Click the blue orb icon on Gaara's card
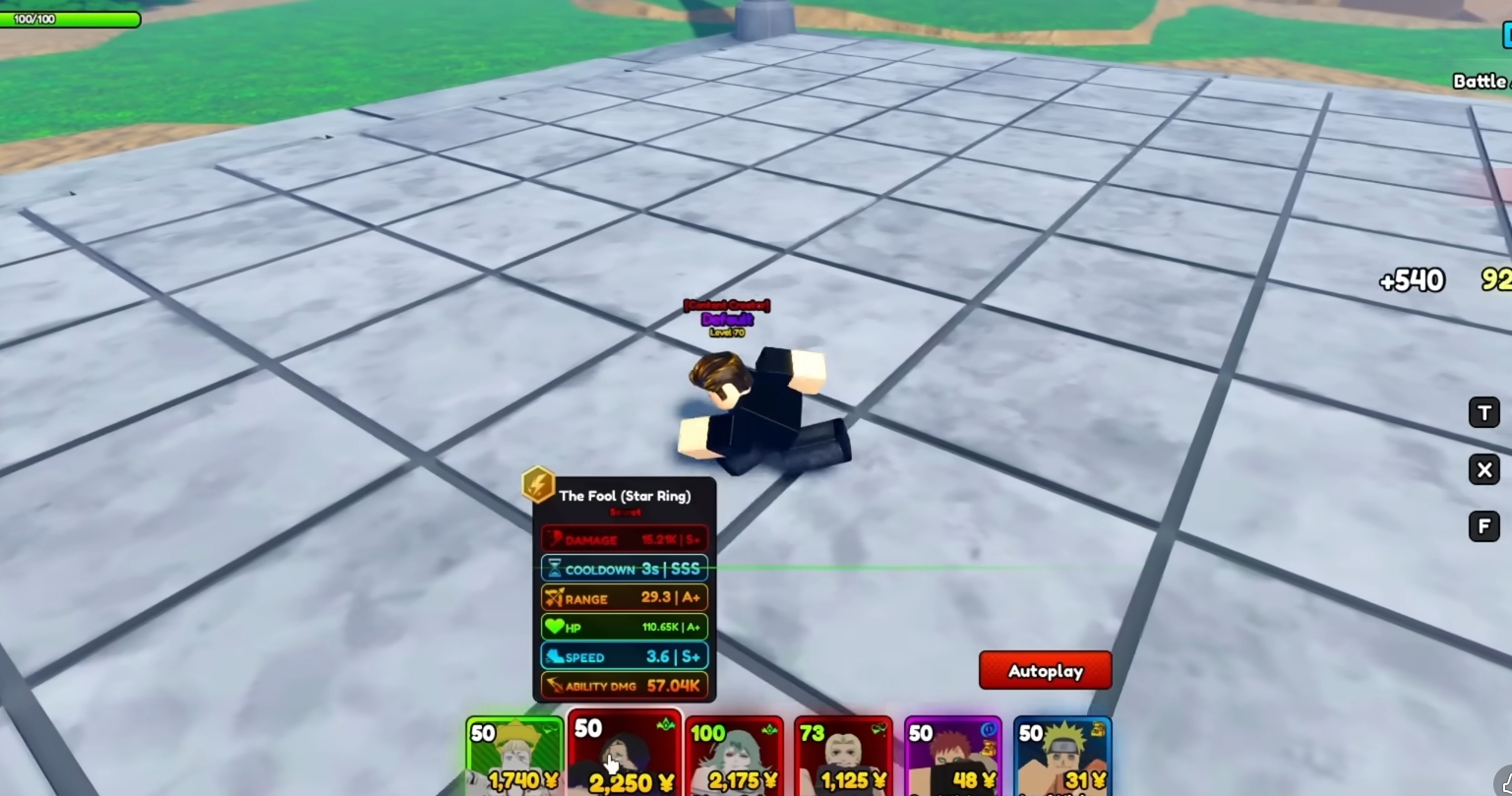Viewport: 1512px width, 796px height. [x=989, y=729]
